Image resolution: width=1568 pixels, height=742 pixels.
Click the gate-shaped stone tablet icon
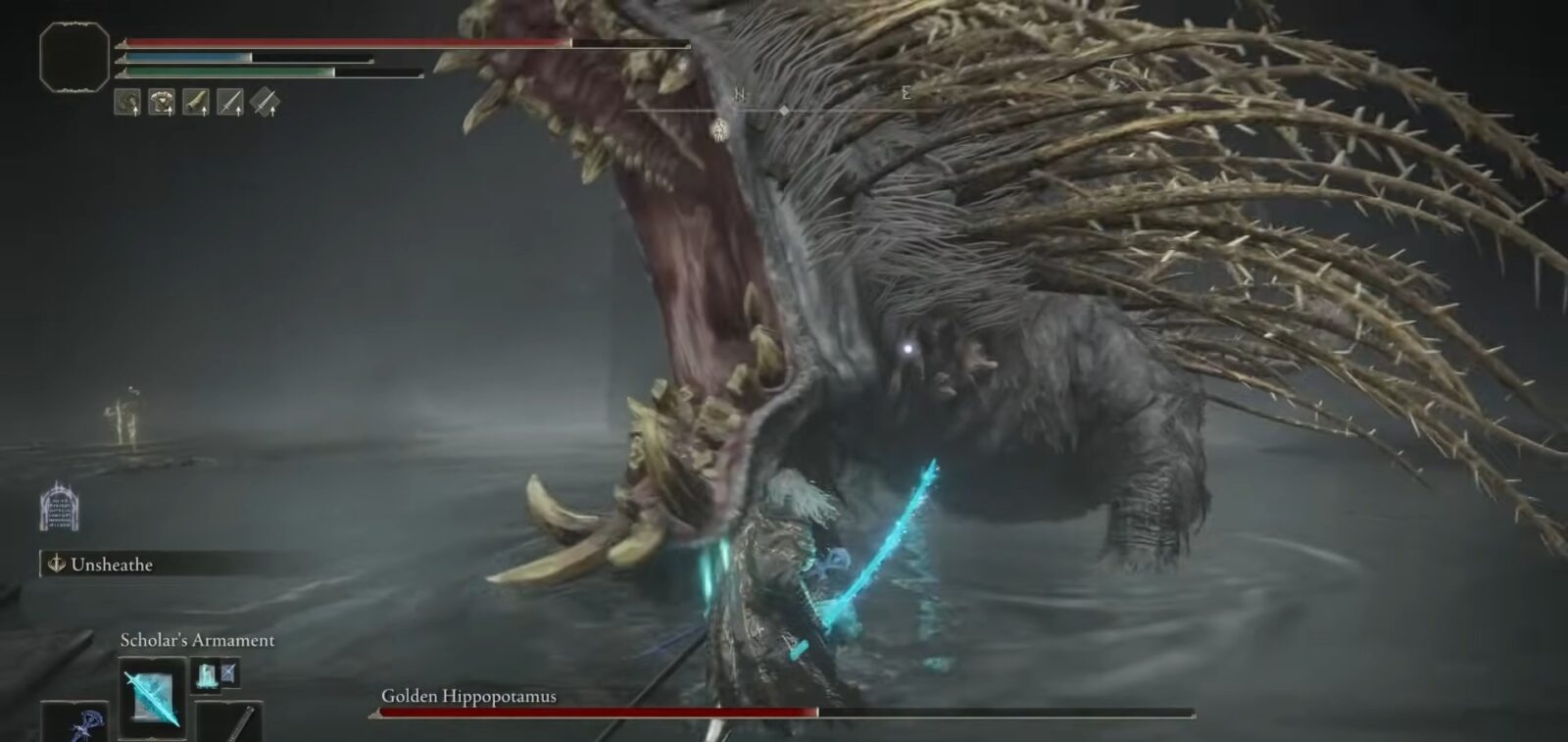click(59, 507)
